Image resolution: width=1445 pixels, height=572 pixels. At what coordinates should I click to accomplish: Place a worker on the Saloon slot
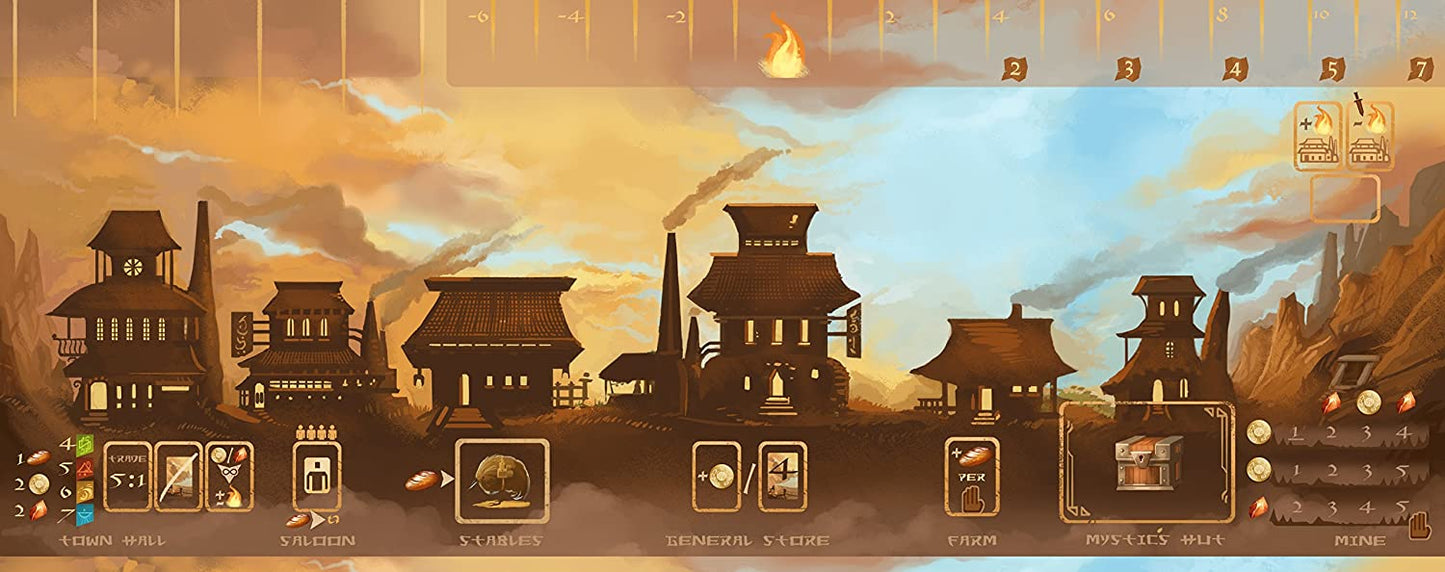point(316,476)
